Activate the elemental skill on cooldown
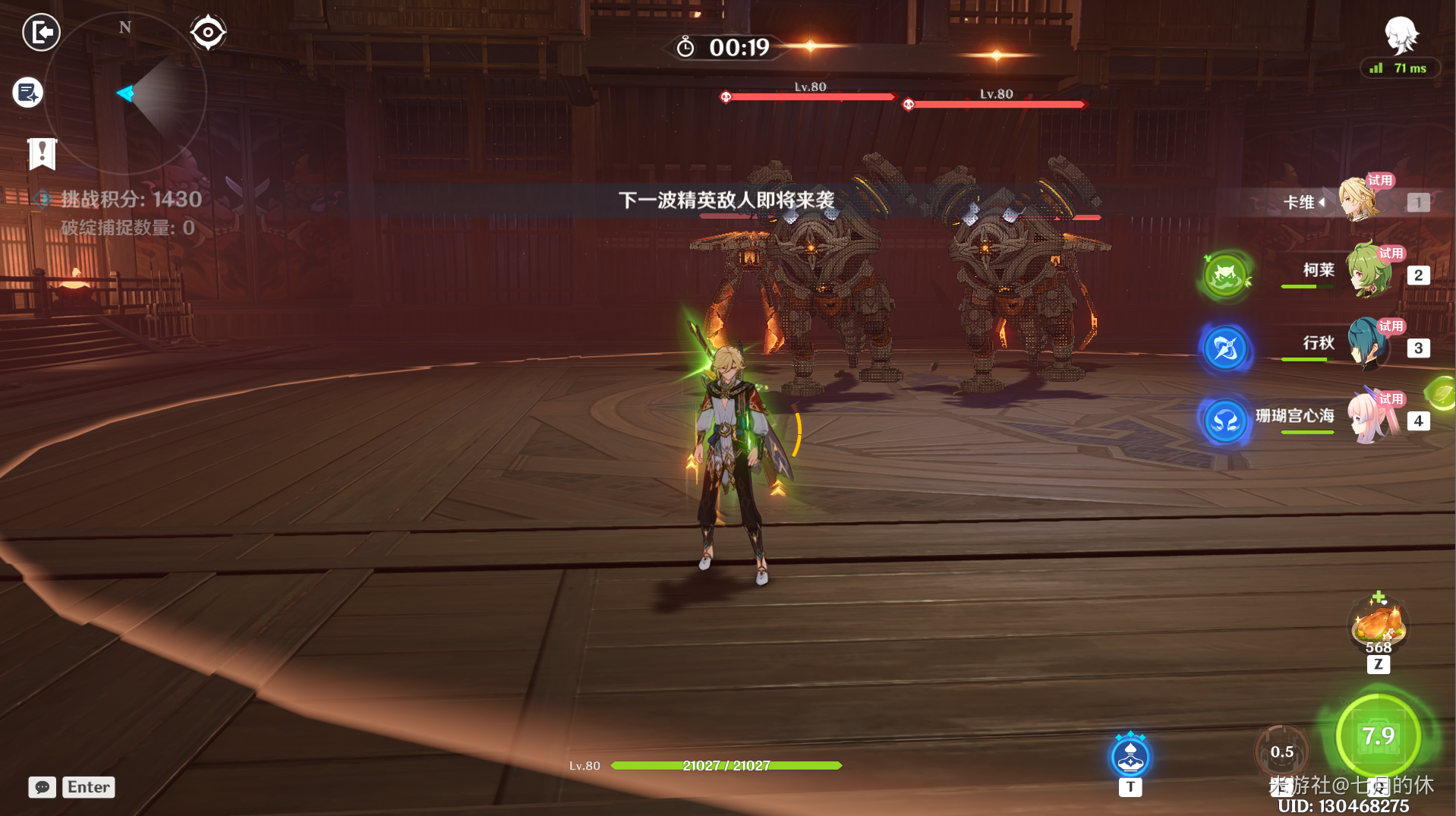 pos(1281,751)
